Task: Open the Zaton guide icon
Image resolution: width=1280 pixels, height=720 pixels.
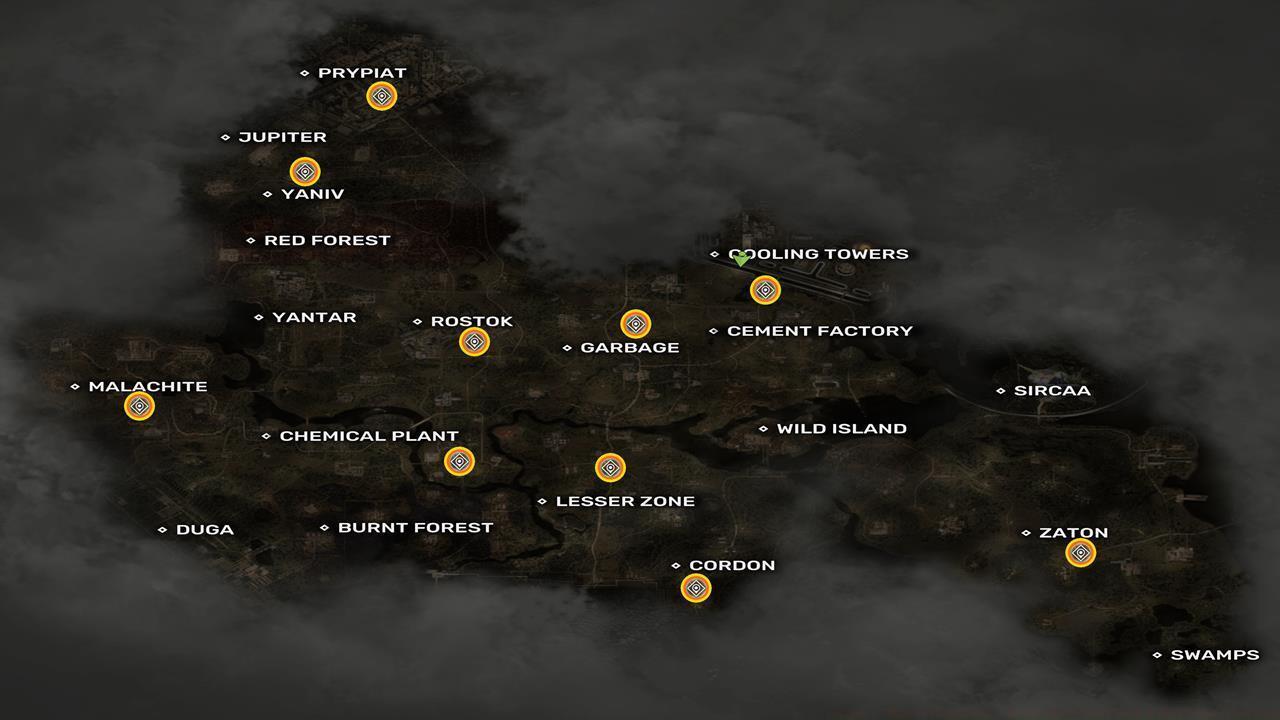Action: pyautogui.click(x=1078, y=550)
